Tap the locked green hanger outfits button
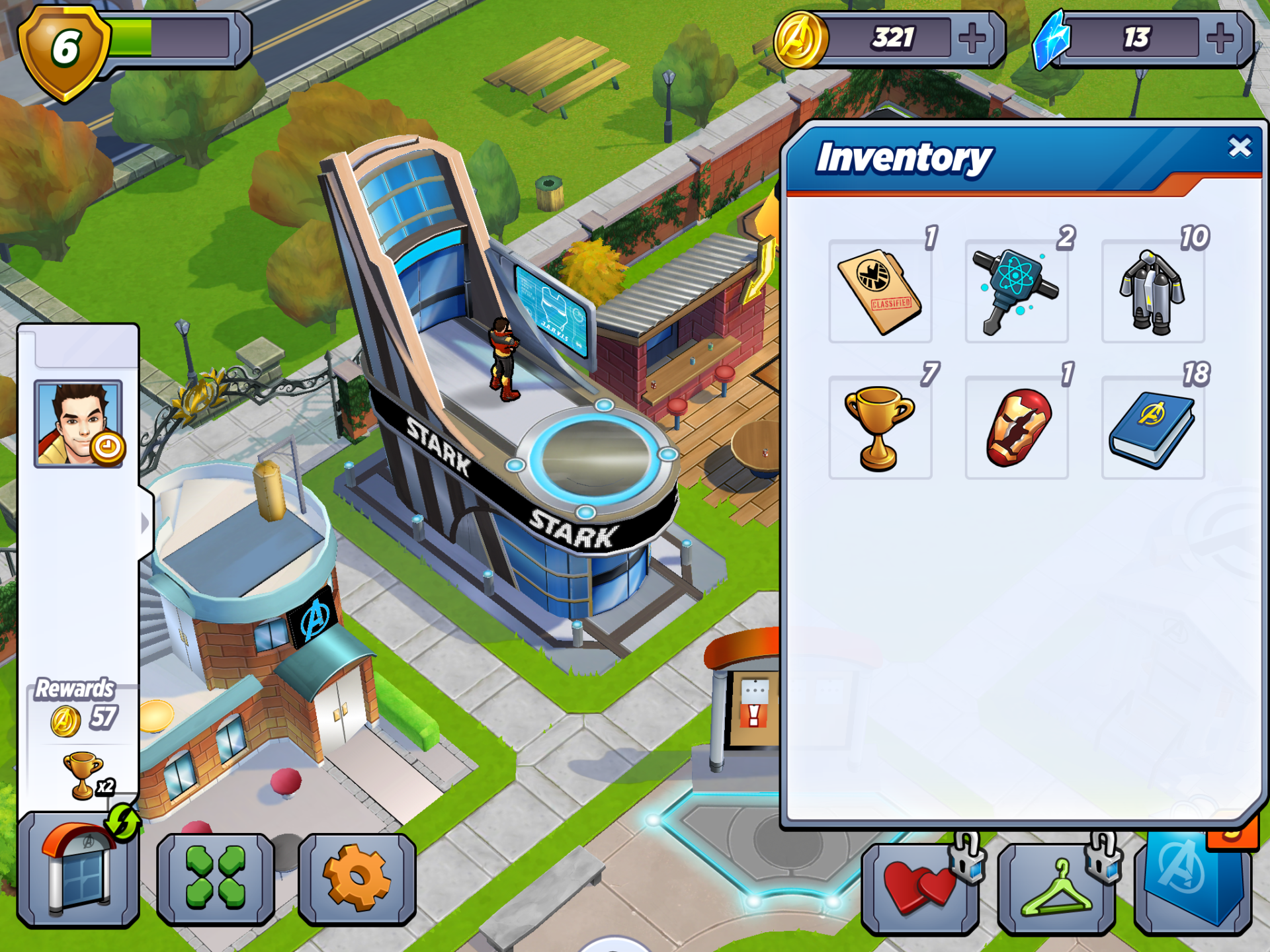Image resolution: width=1270 pixels, height=952 pixels. 1056,887
